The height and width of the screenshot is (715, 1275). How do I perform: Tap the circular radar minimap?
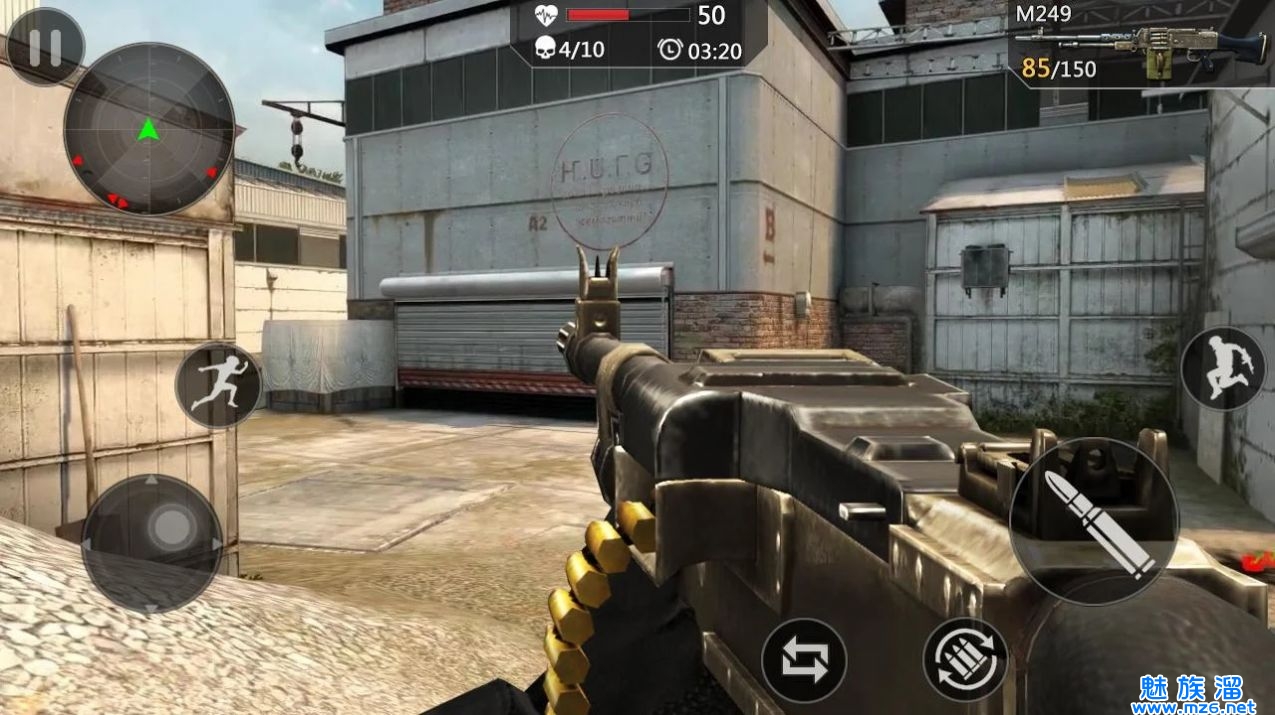149,129
